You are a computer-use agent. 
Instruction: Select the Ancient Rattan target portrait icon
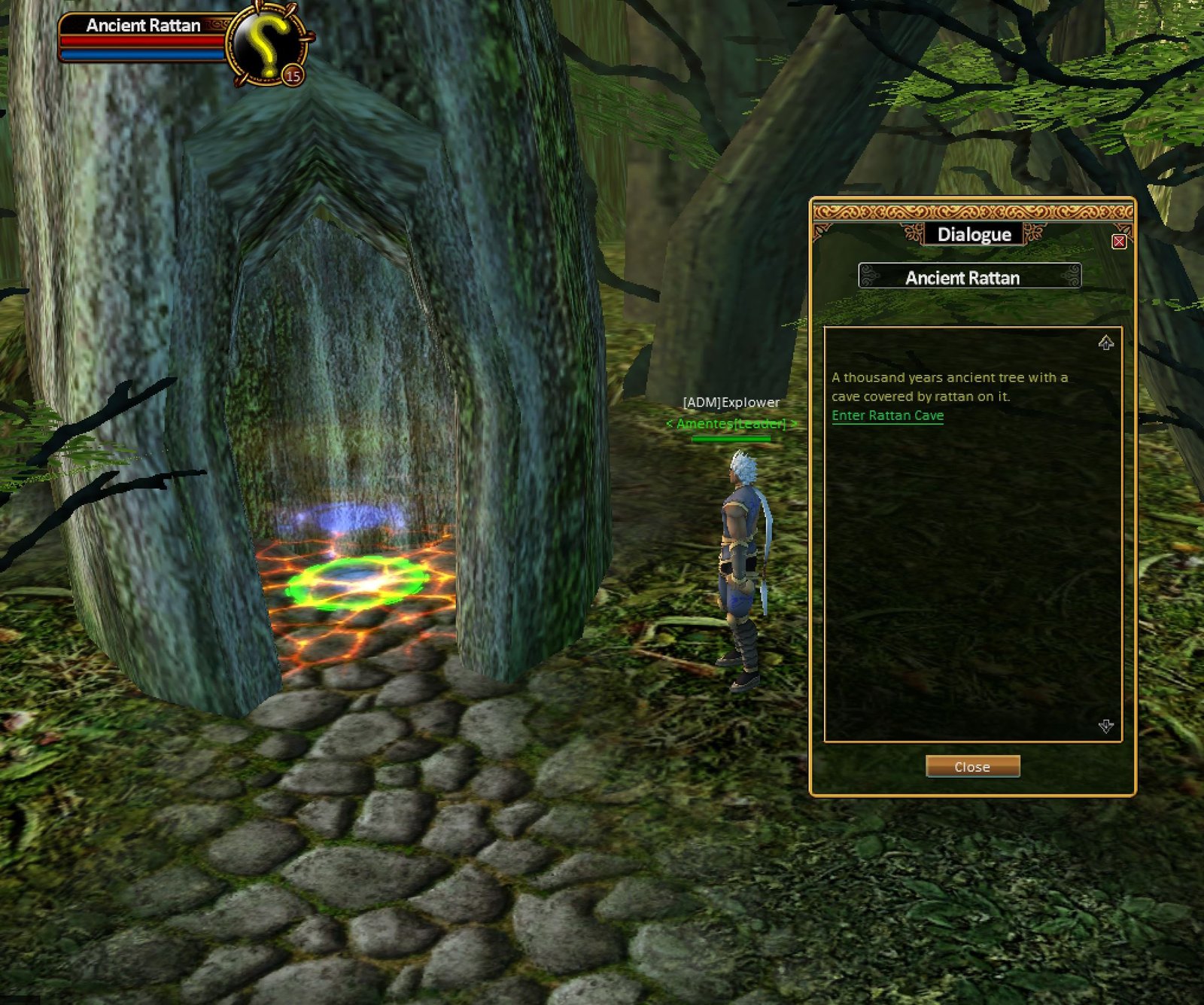(267, 44)
